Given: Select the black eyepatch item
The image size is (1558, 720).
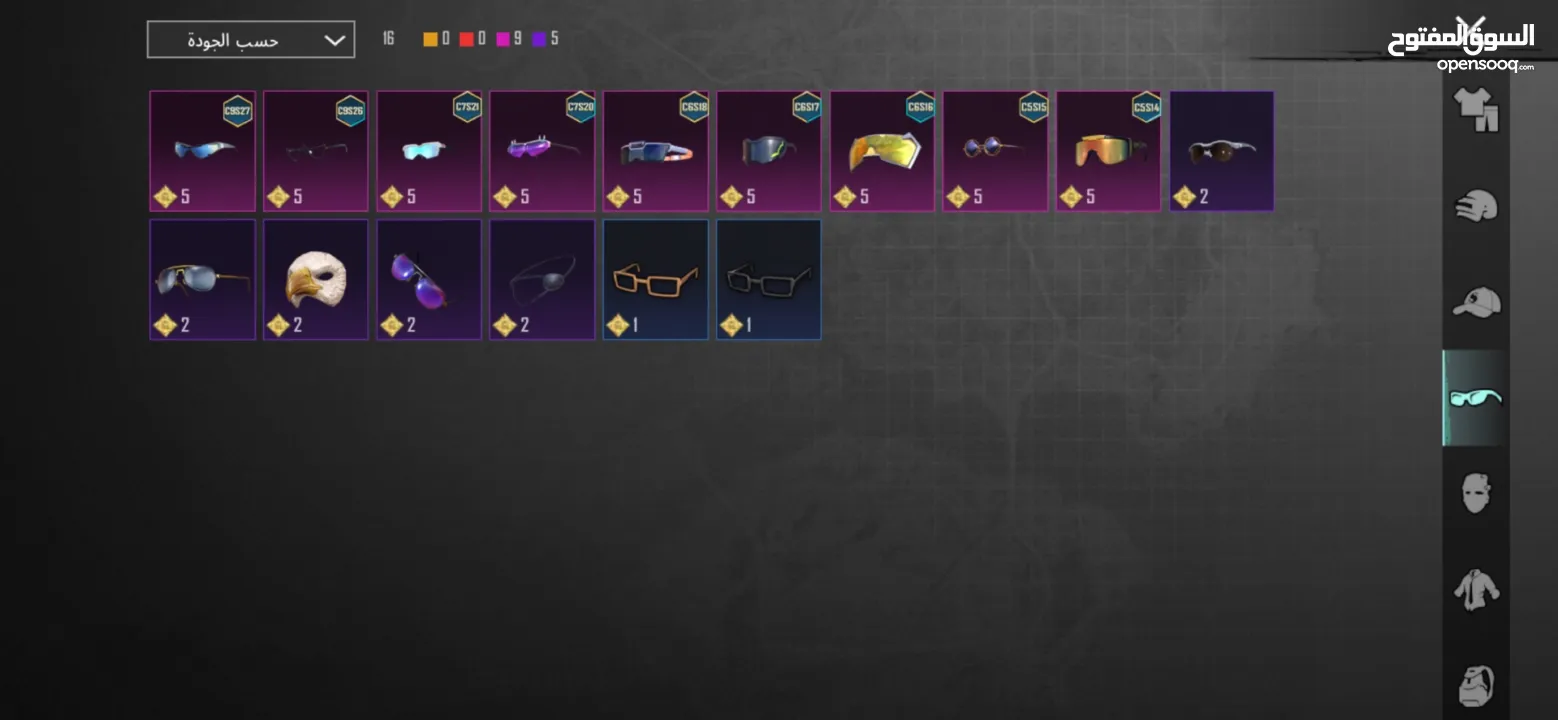Looking at the screenshot, I should (542, 280).
